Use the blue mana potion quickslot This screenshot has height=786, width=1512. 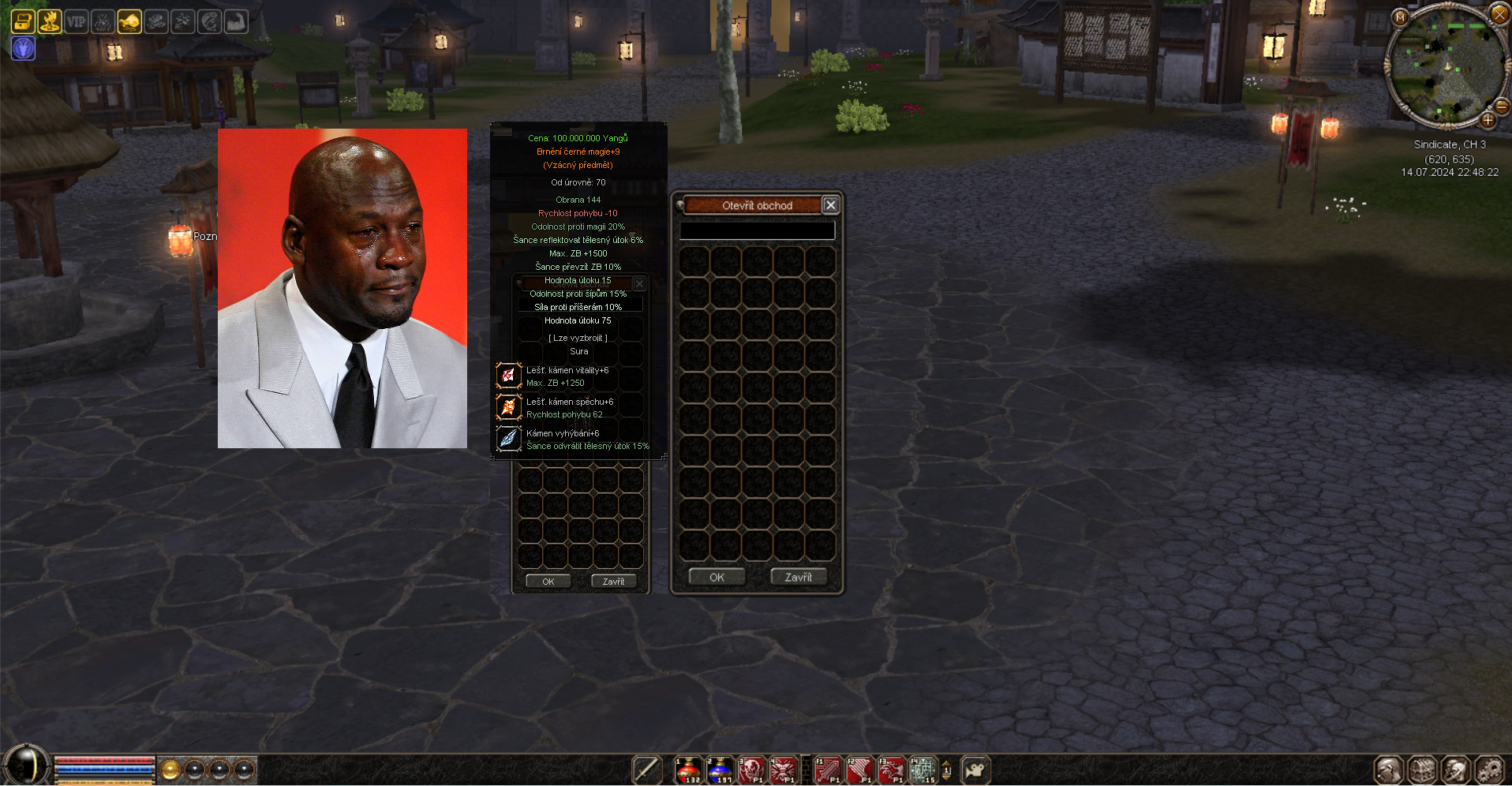click(720, 769)
